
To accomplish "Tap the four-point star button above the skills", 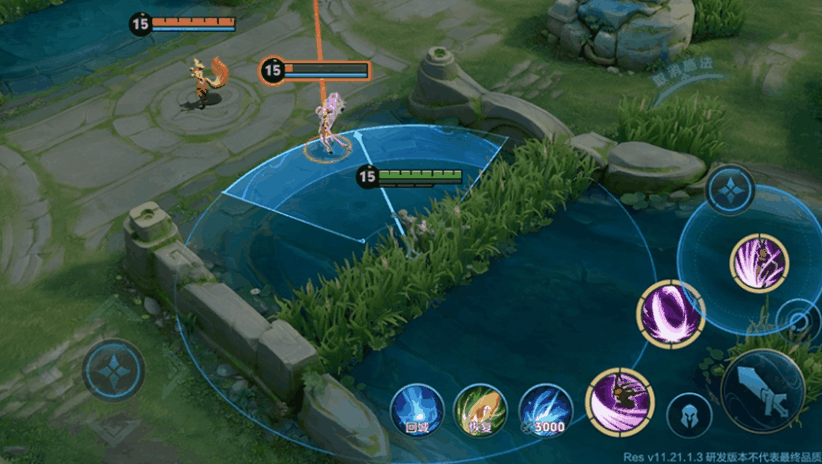I will [x=731, y=189].
